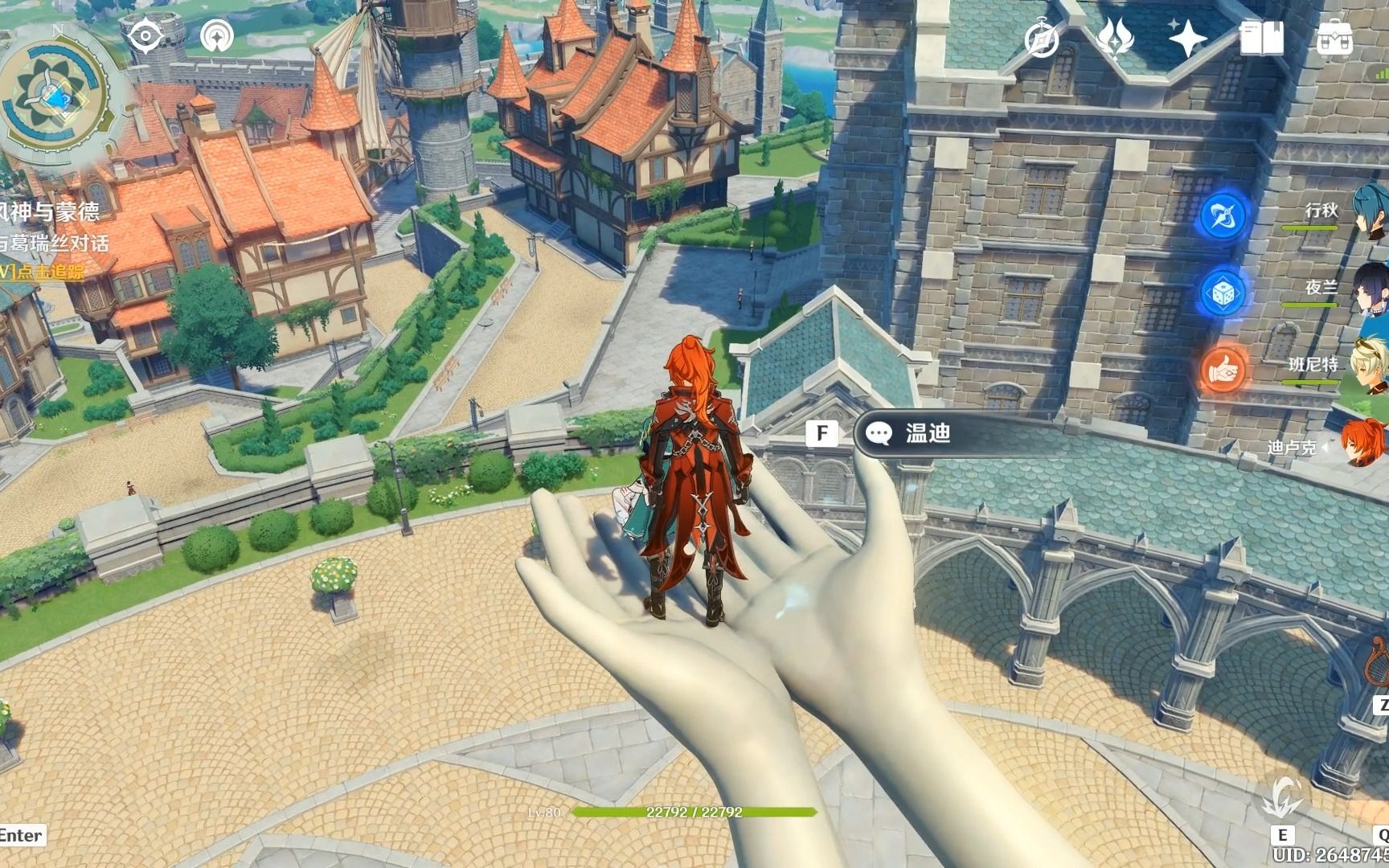Click the signal broadcast icon beside minimap
The width and height of the screenshot is (1389, 868).
216,35
